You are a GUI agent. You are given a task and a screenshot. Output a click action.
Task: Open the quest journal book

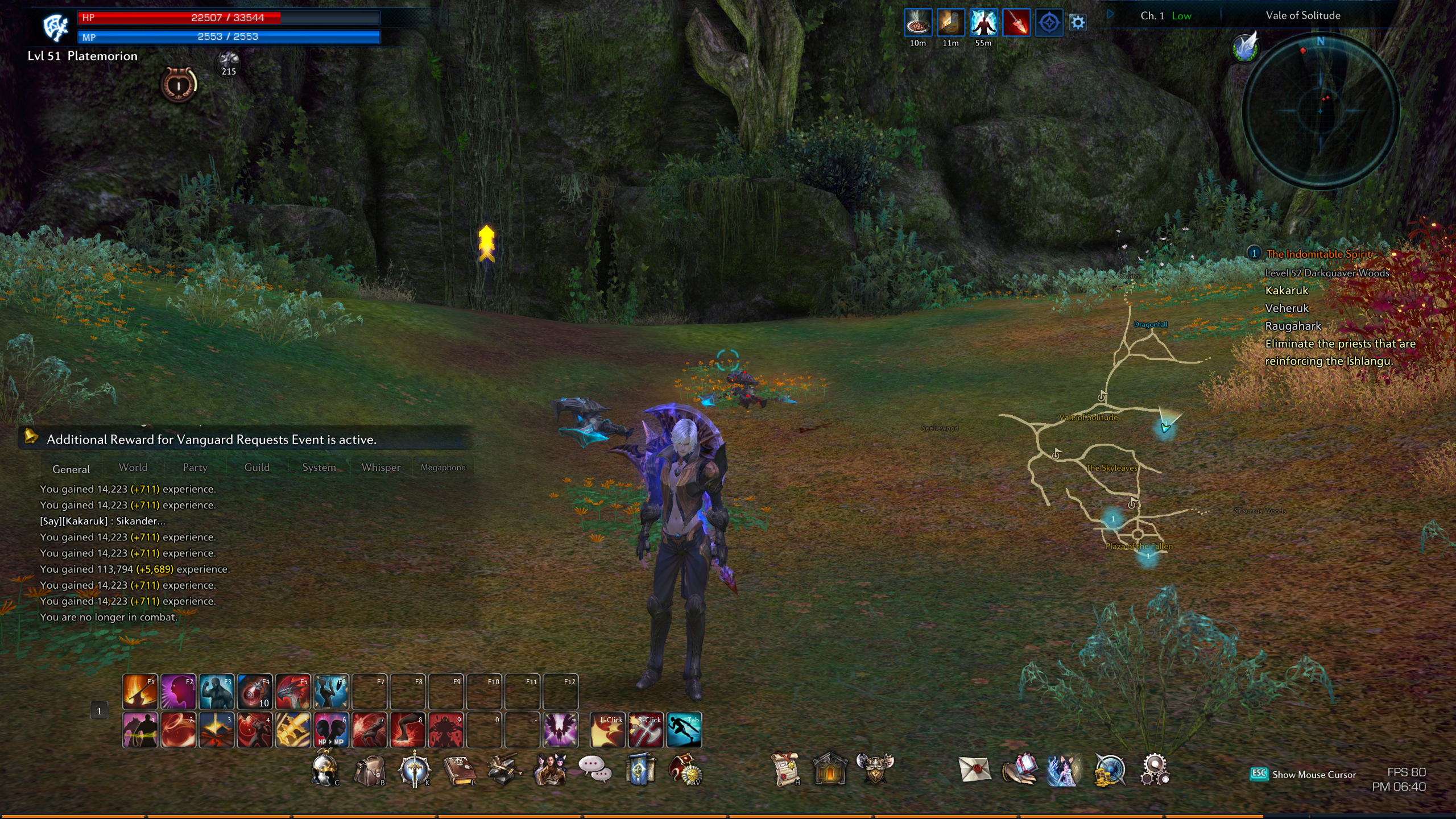coord(459,771)
